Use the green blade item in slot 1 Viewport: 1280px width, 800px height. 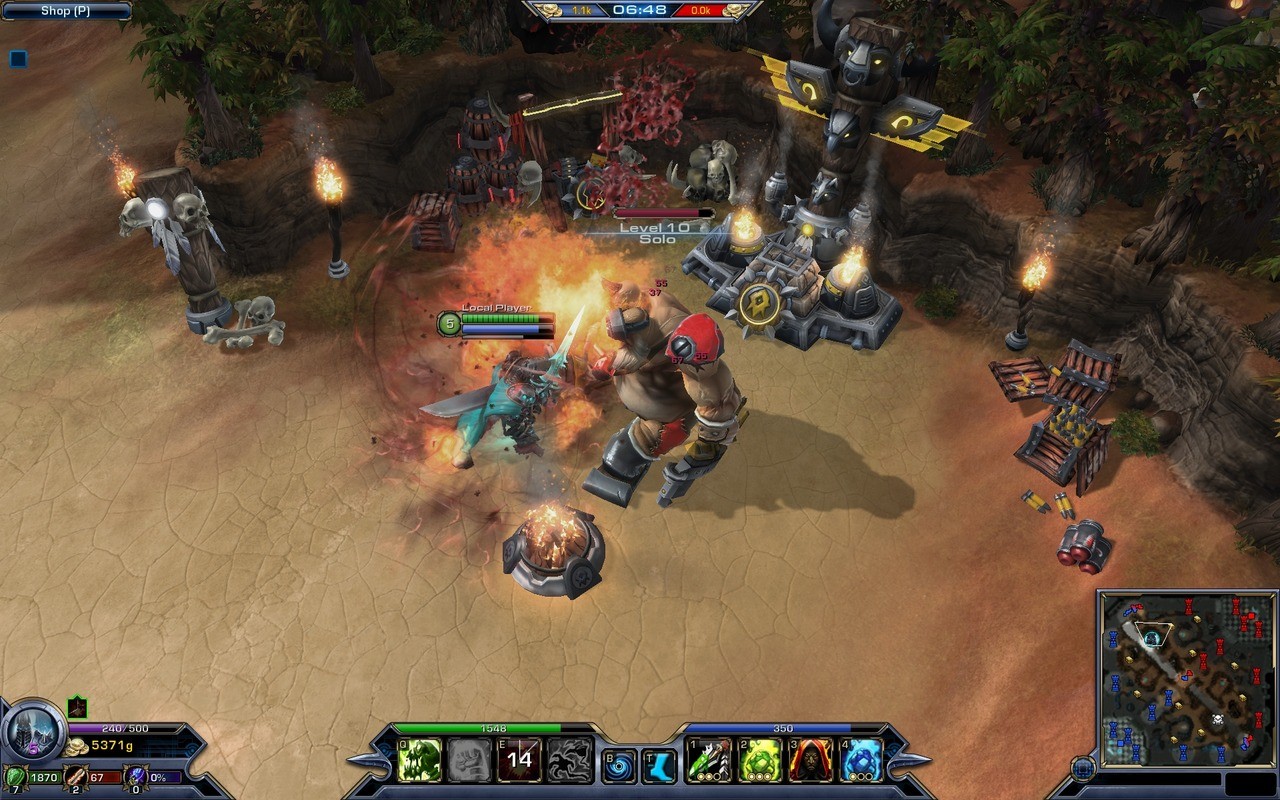coord(708,761)
